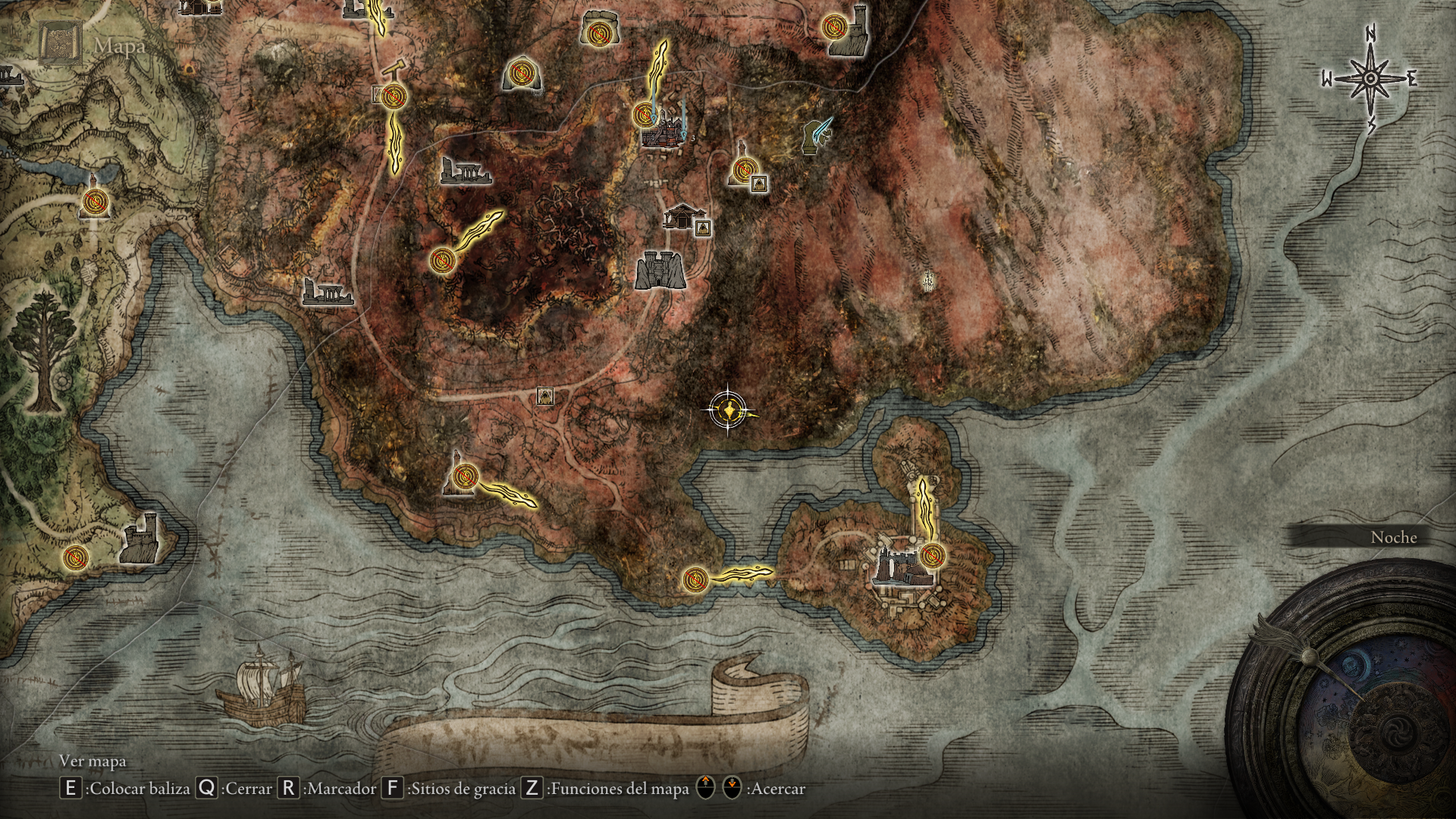Click the compass rose
This screenshot has height=819, width=1456.
click(1370, 79)
